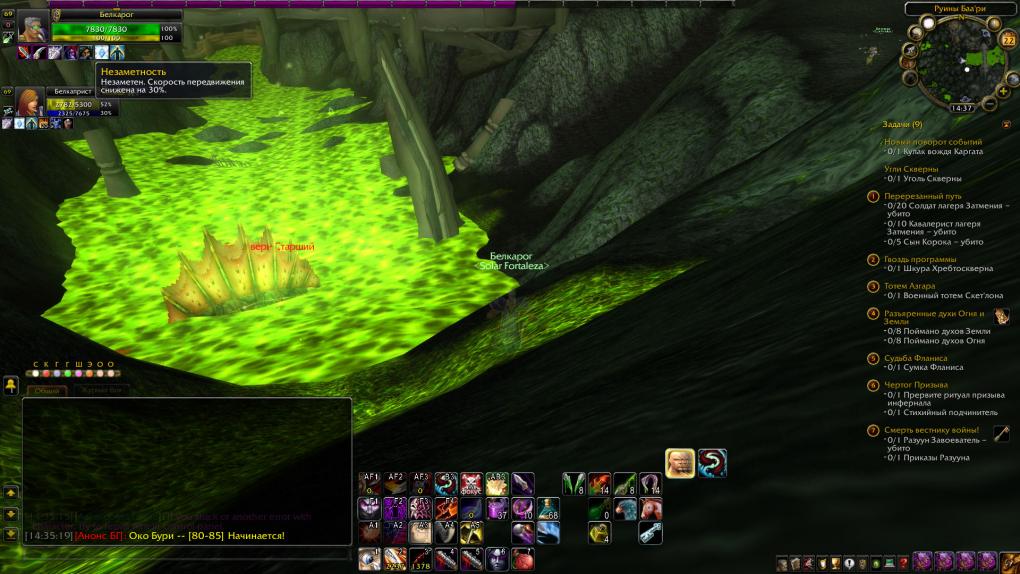Switch to the Общий chat tab

[x=47, y=391]
